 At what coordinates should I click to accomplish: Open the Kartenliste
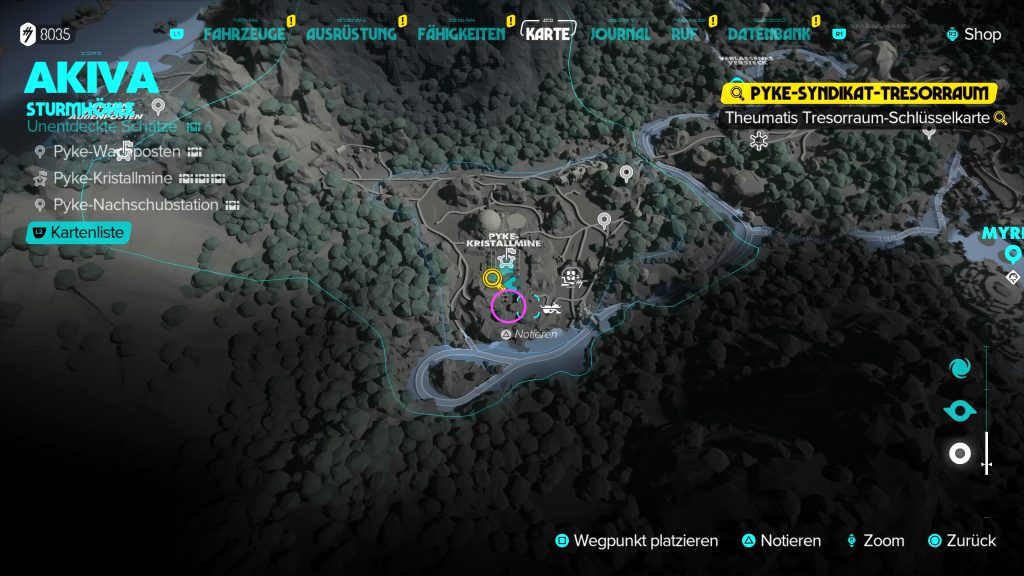80,233
